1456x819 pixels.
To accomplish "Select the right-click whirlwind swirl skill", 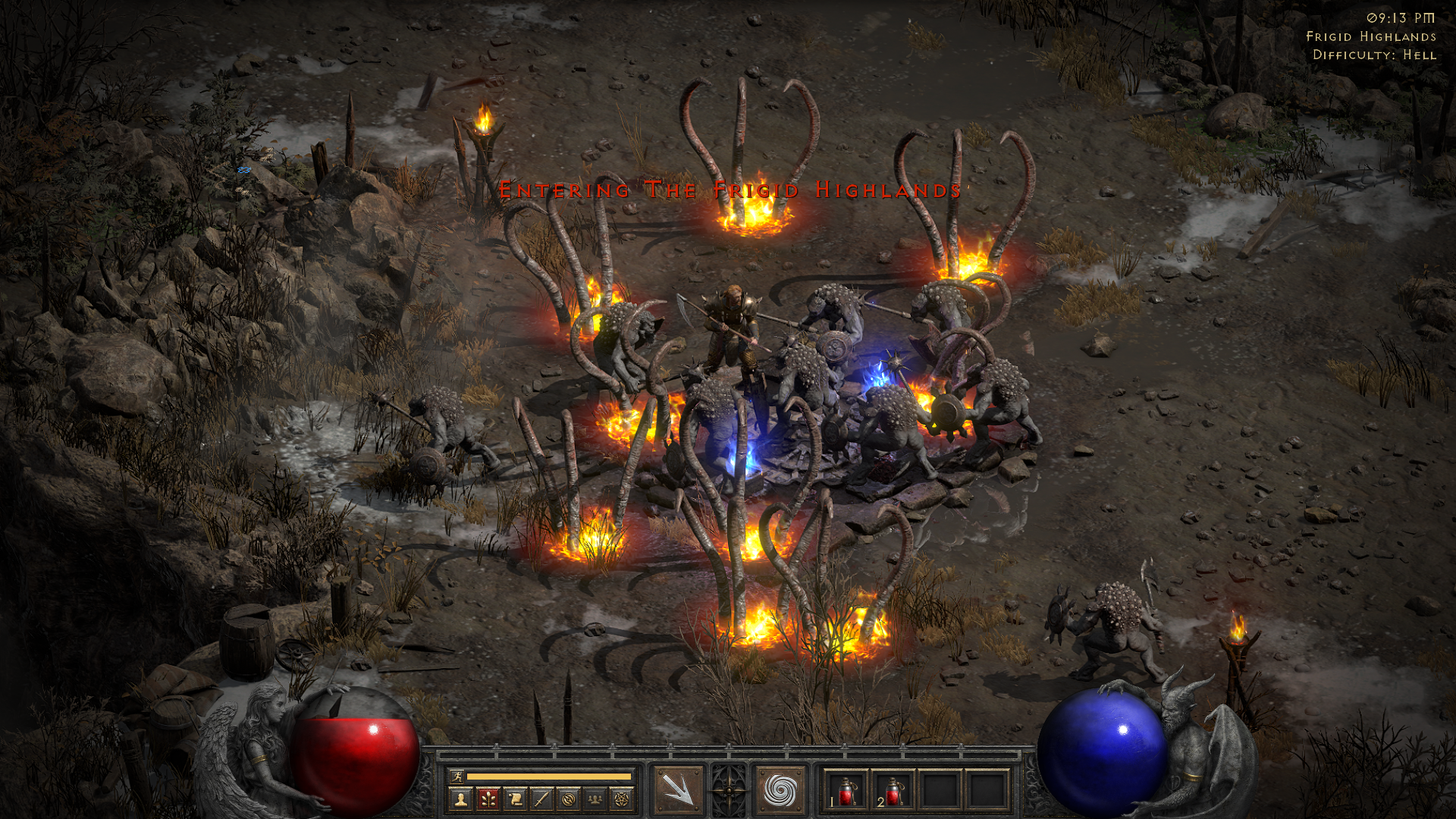I will pos(779,790).
